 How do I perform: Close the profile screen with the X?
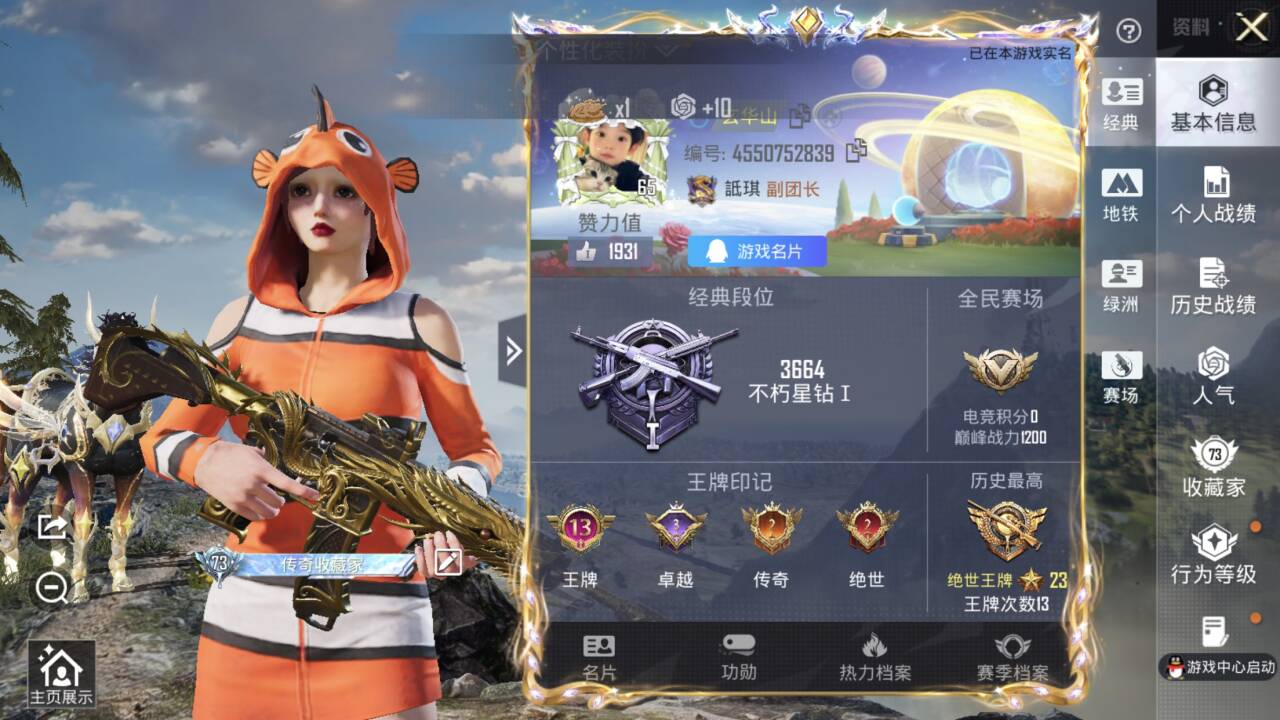tap(1251, 28)
